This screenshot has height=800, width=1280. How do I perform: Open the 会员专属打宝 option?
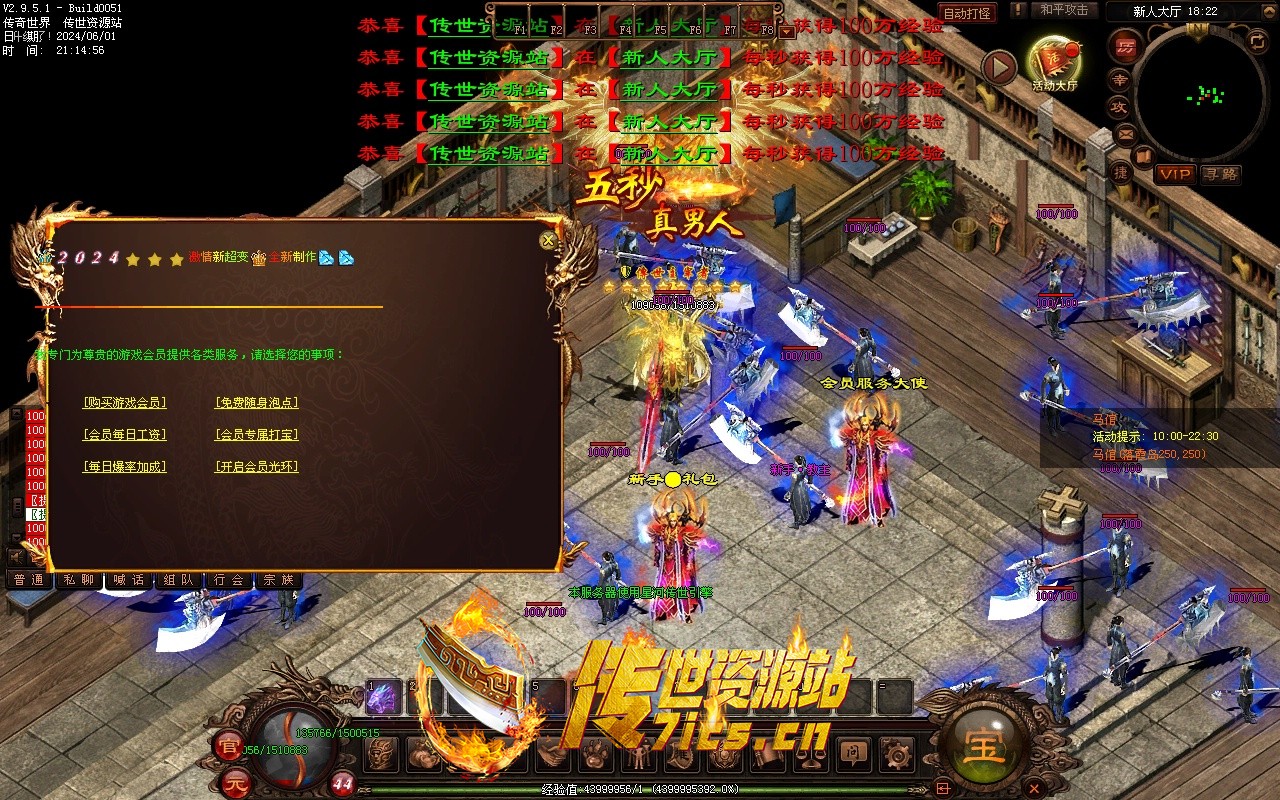tap(257, 435)
